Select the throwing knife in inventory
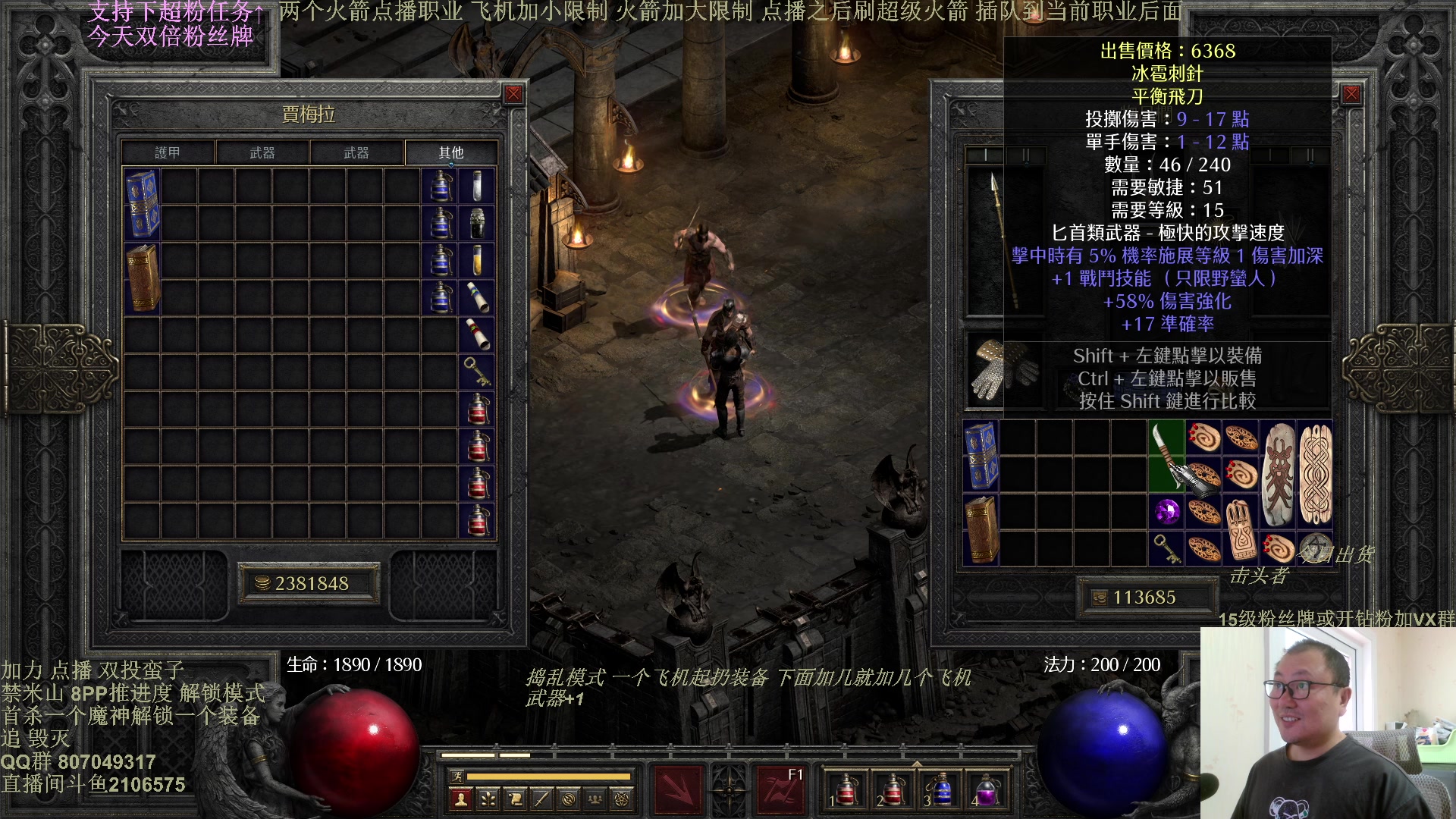The width and height of the screenshot is (1456, 819). click(1167, 457)
